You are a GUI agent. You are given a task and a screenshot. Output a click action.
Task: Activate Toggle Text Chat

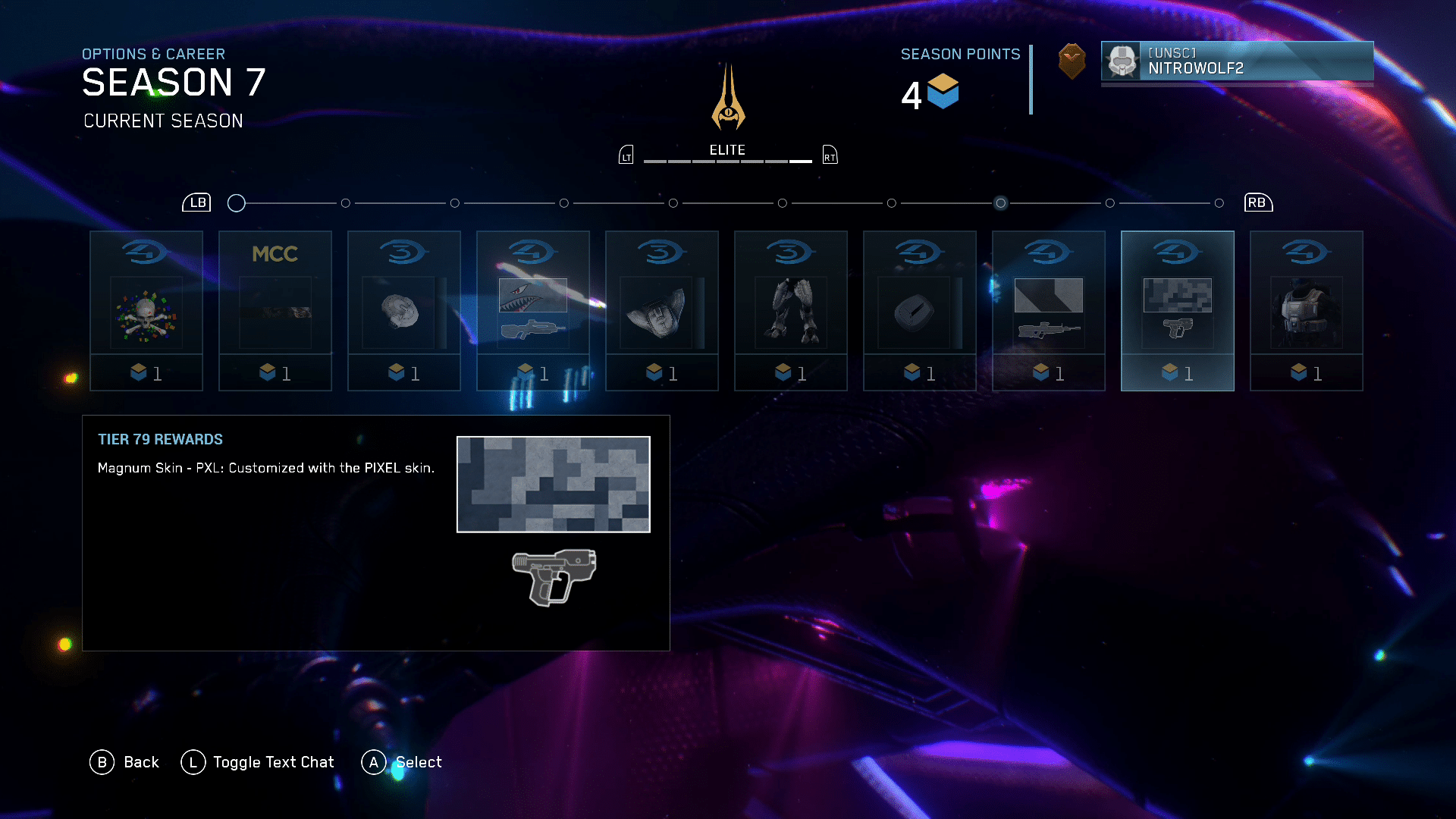pyautogui.click(x=273, y=762)
